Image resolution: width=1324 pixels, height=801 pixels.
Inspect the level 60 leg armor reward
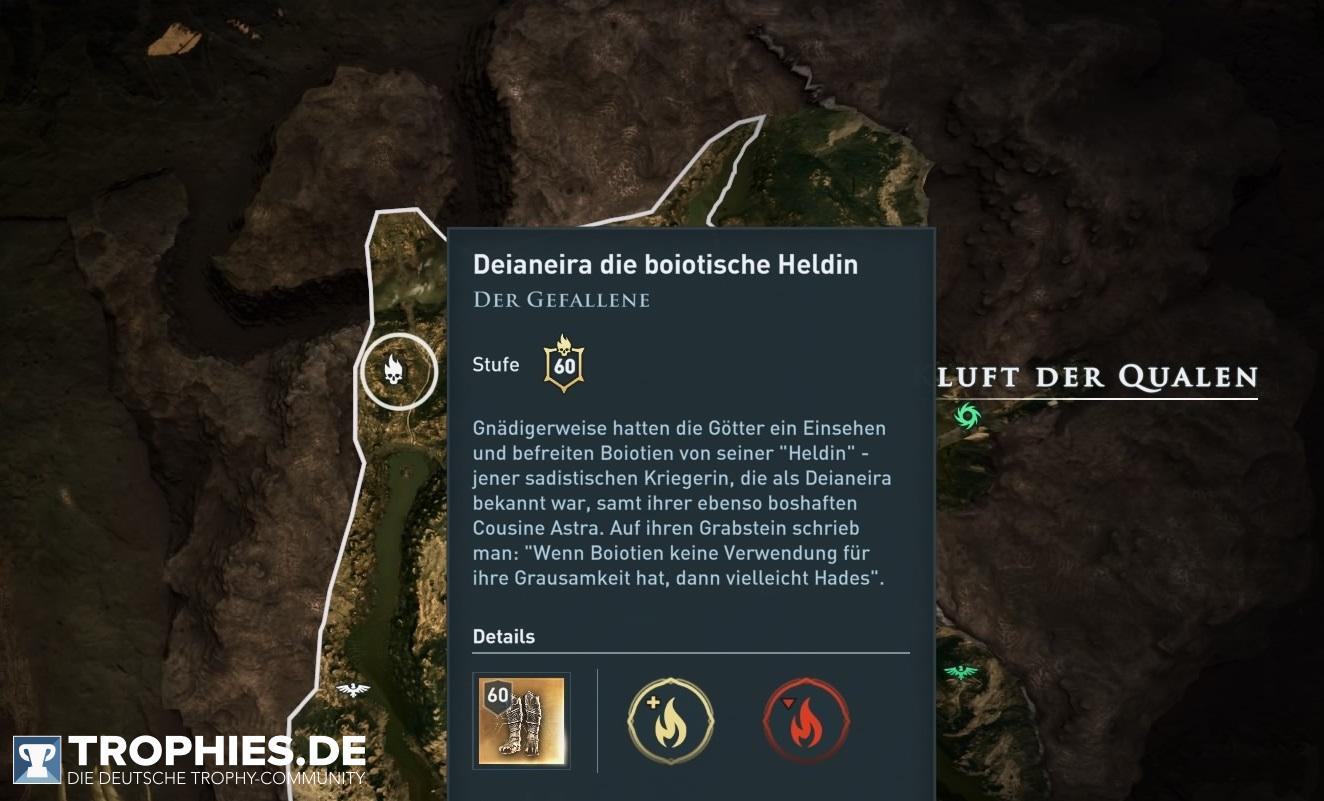521,720
